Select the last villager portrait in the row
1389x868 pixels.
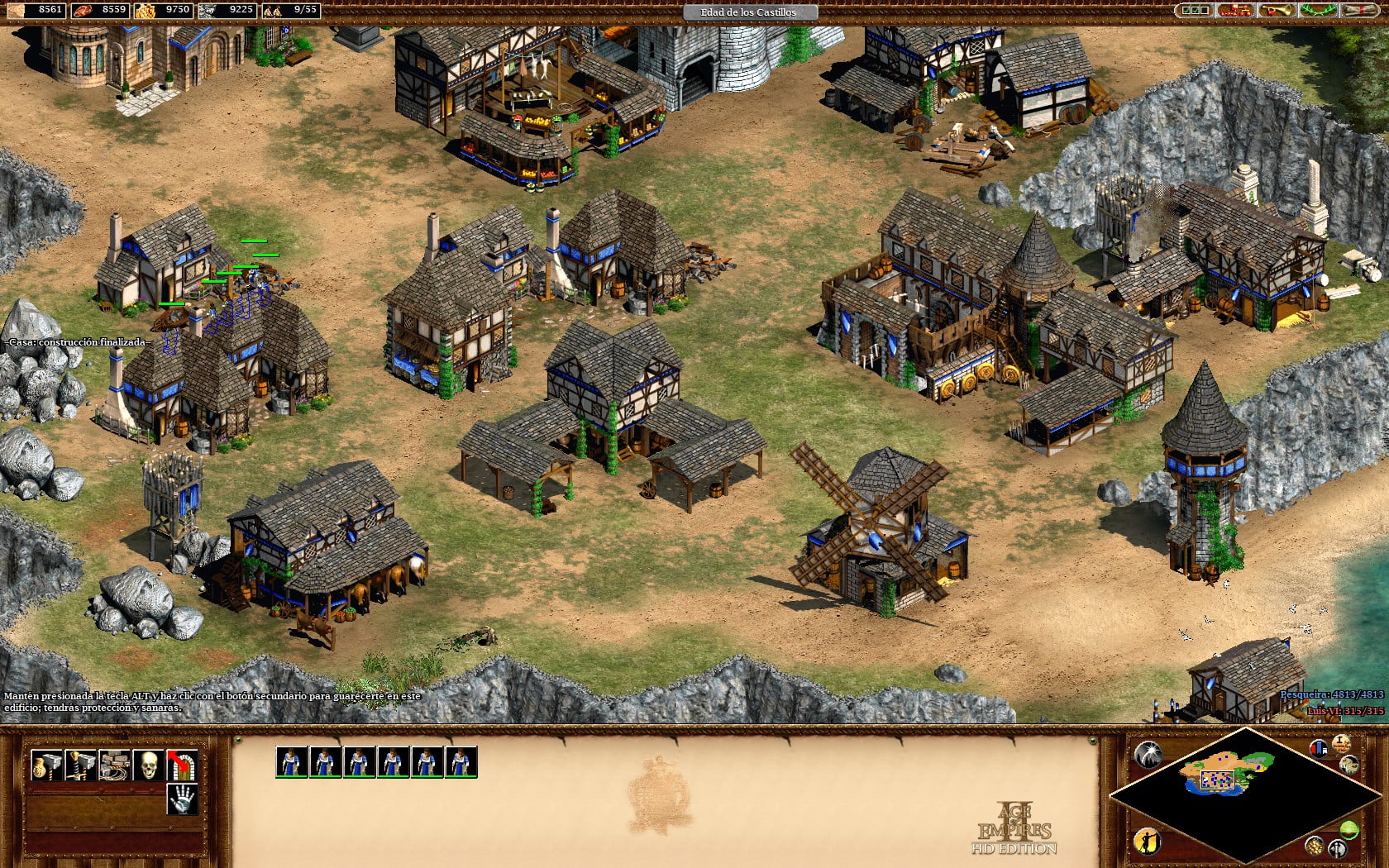coord(461,762)
